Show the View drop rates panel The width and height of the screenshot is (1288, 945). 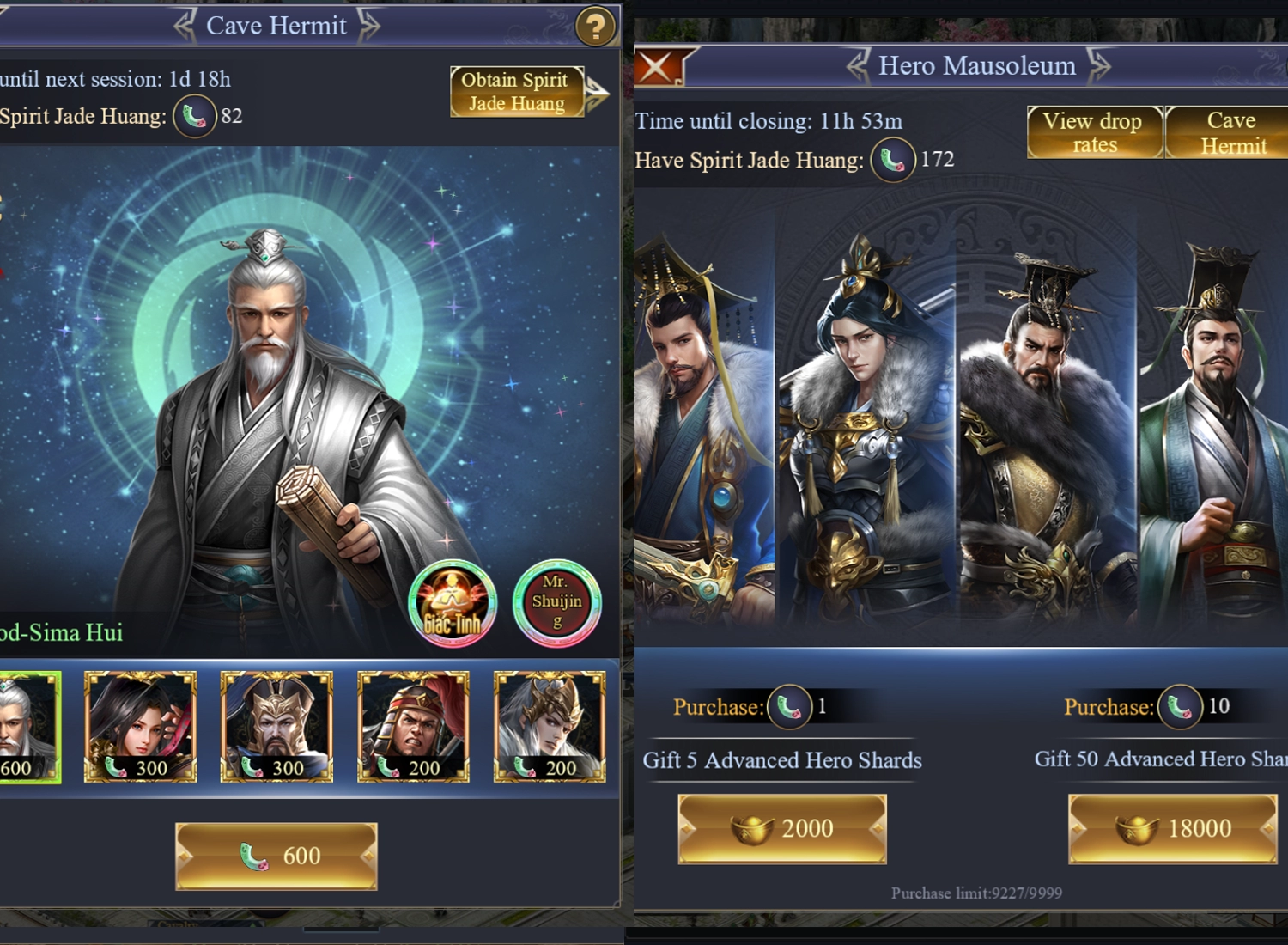coord(1094,132)
